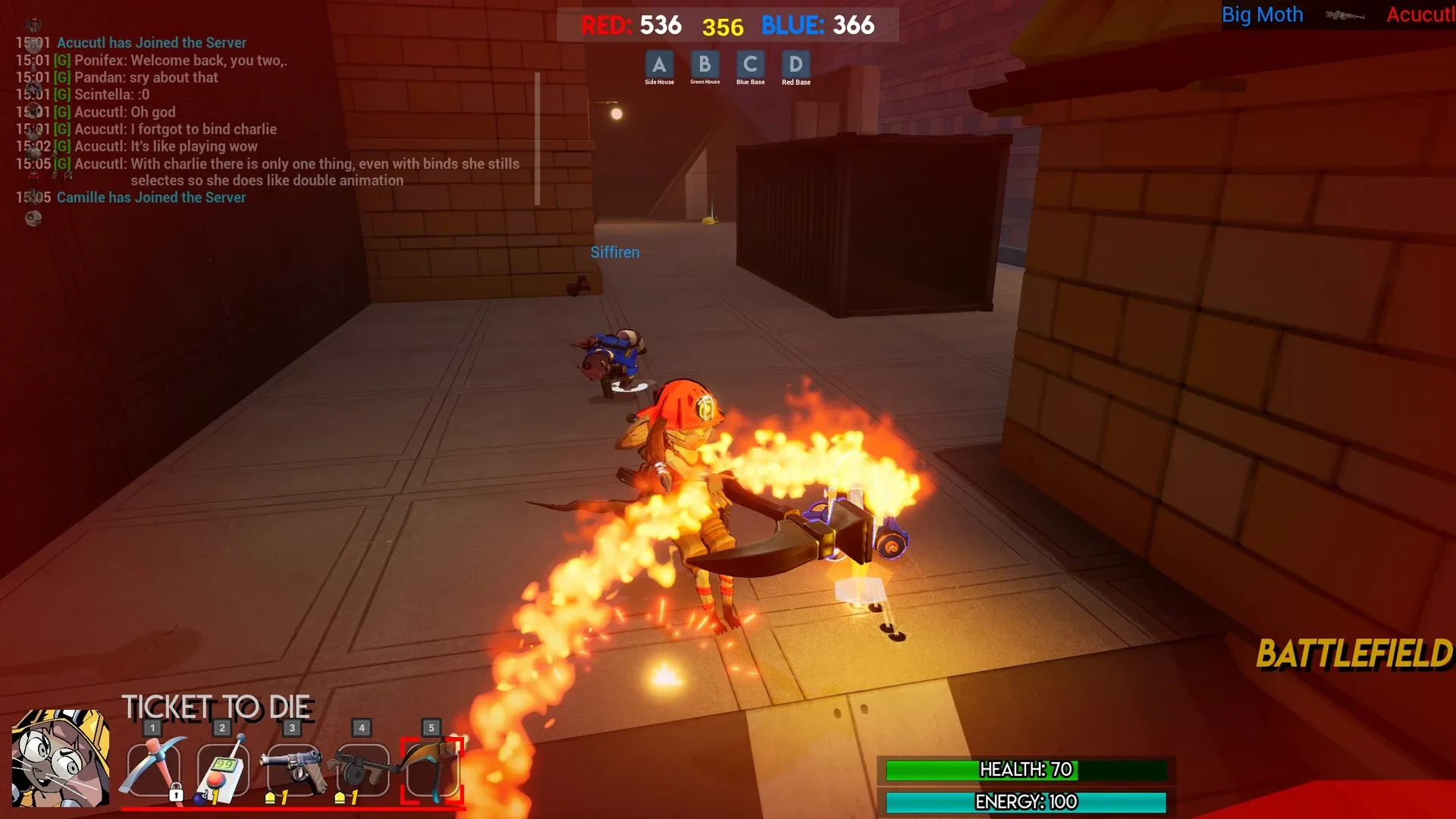Select the pistol in hotbar slot 3

point(292,768)
